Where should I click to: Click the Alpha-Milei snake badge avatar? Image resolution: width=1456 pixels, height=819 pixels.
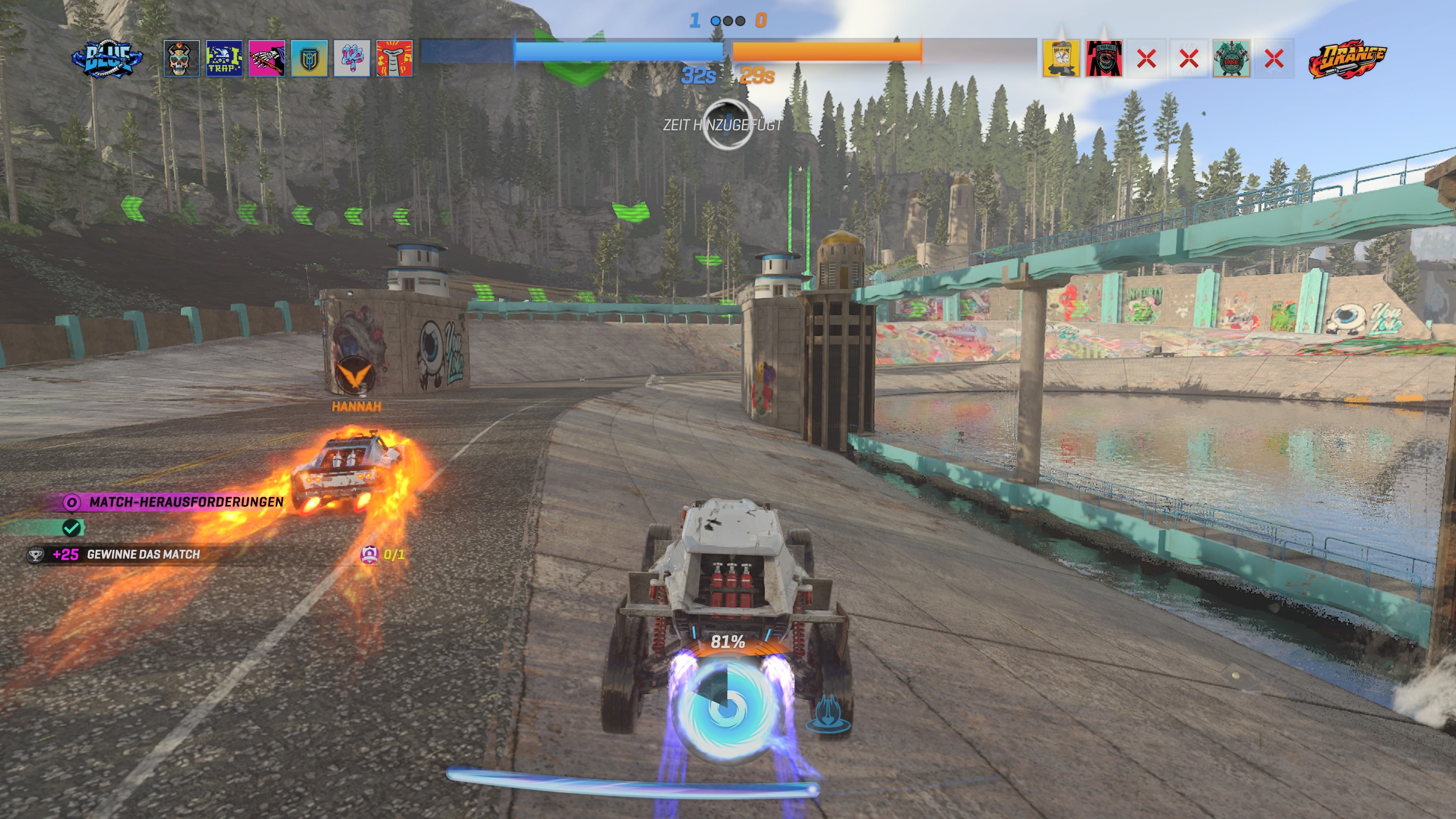click(x=1103, y=58)
